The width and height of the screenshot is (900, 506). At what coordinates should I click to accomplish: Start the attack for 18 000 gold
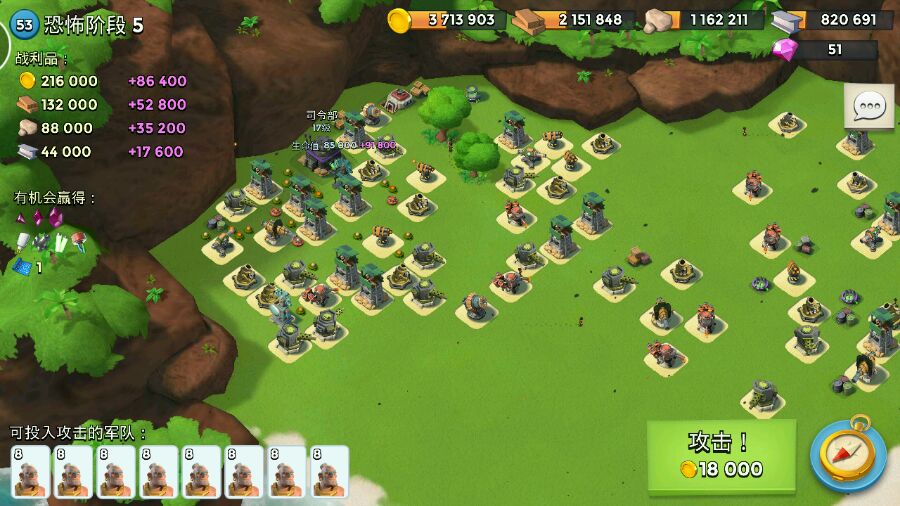click(x=721, y=456)
